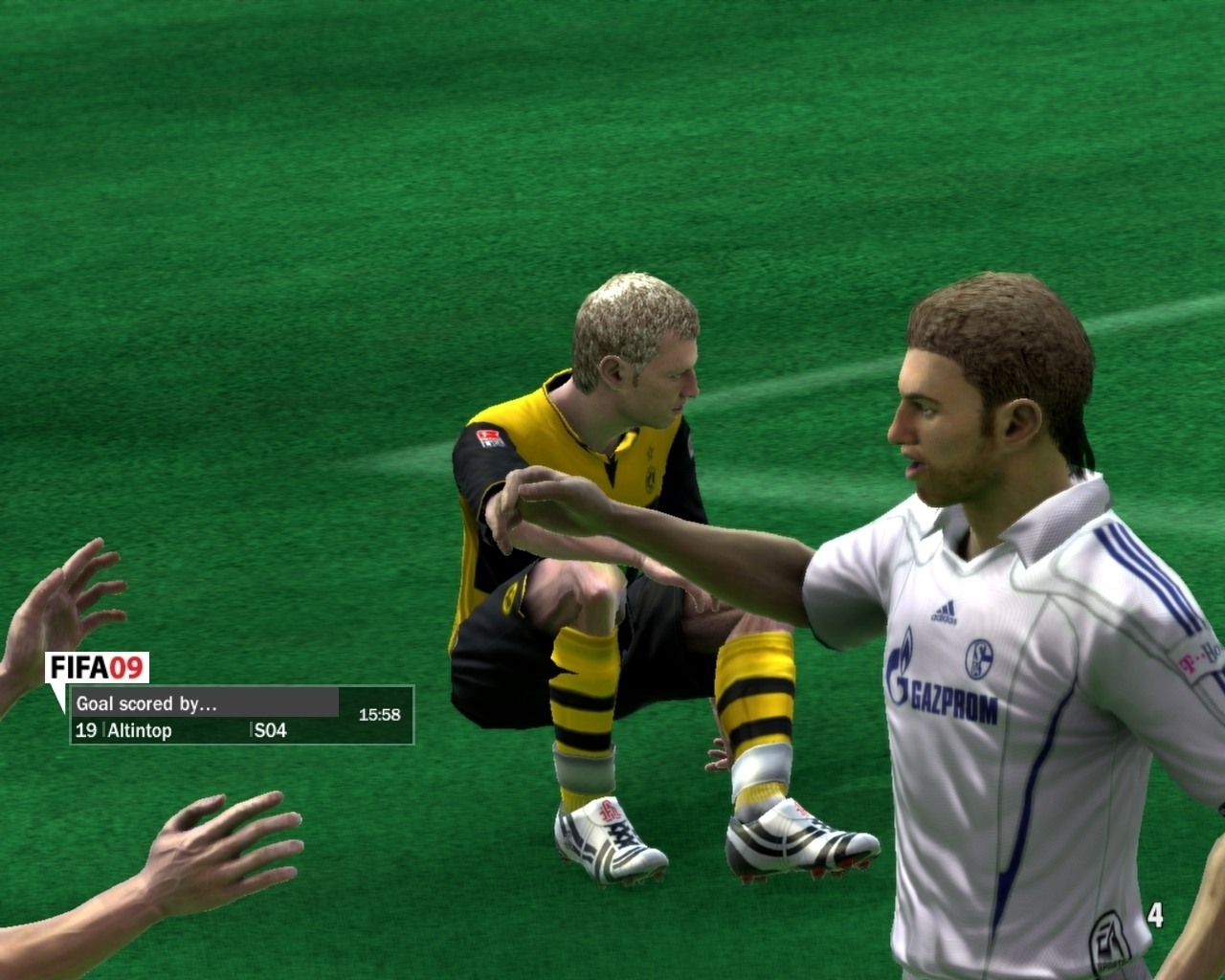Select the divider before S04 label
The width and height of the screenshot is (1225, 980).
(252, 730)
